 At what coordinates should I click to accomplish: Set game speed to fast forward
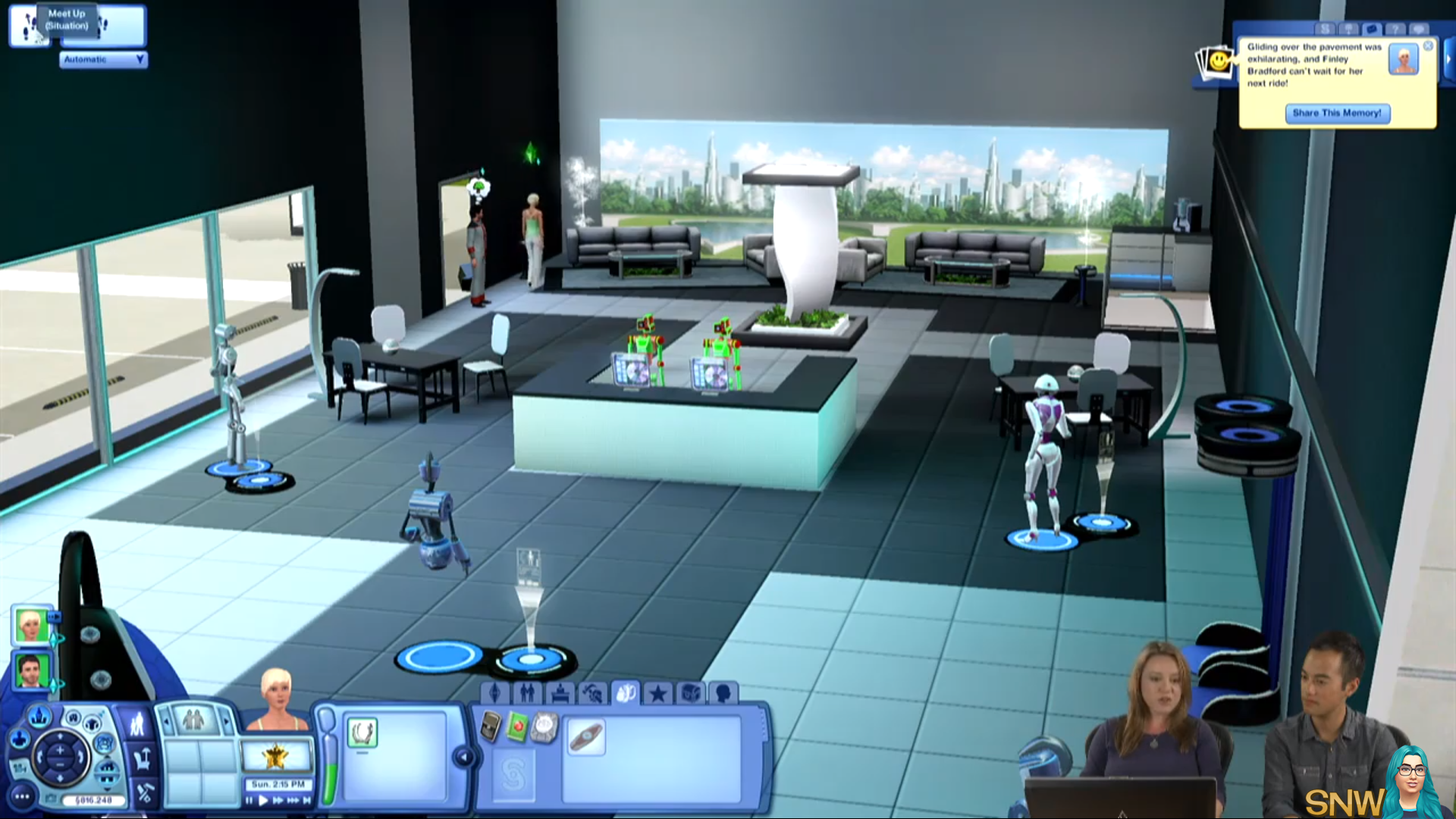(278, 800)
